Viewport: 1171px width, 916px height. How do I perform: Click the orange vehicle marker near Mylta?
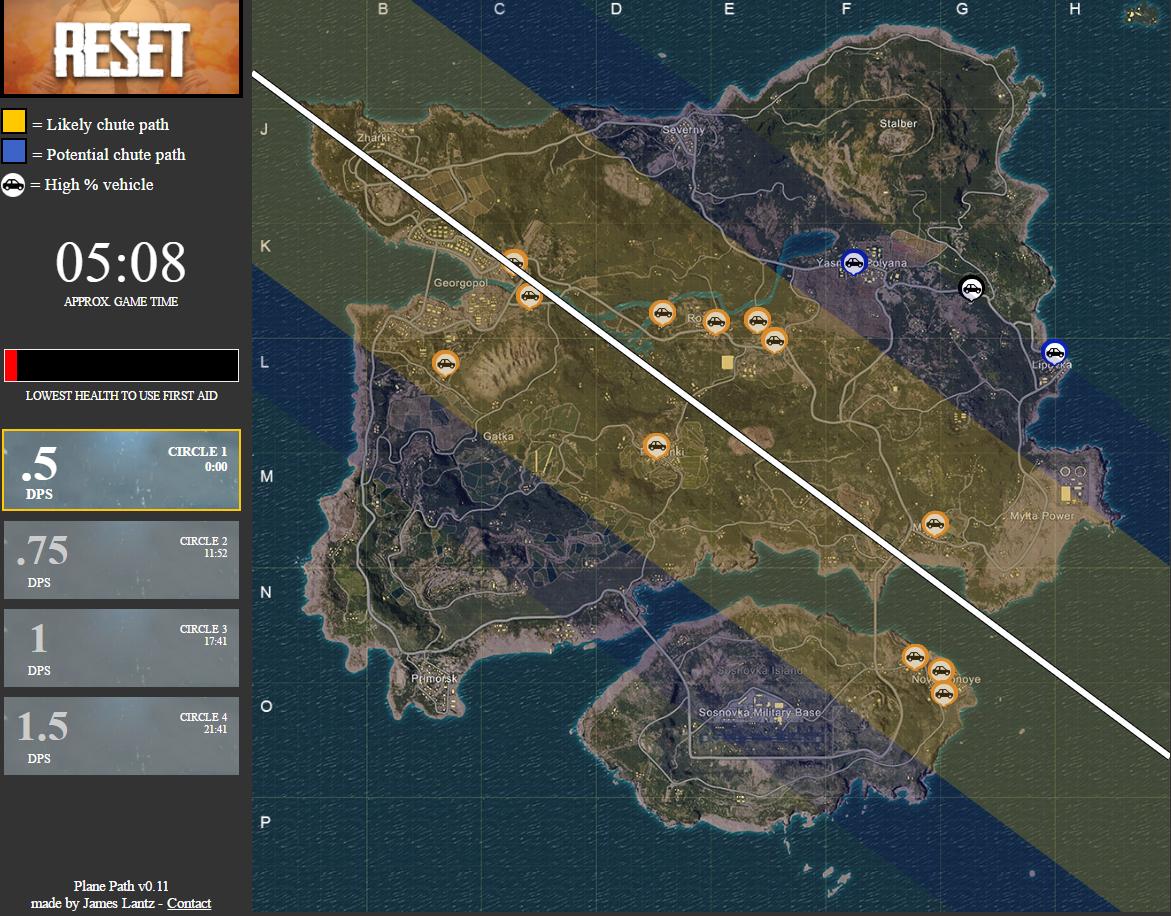934,523
